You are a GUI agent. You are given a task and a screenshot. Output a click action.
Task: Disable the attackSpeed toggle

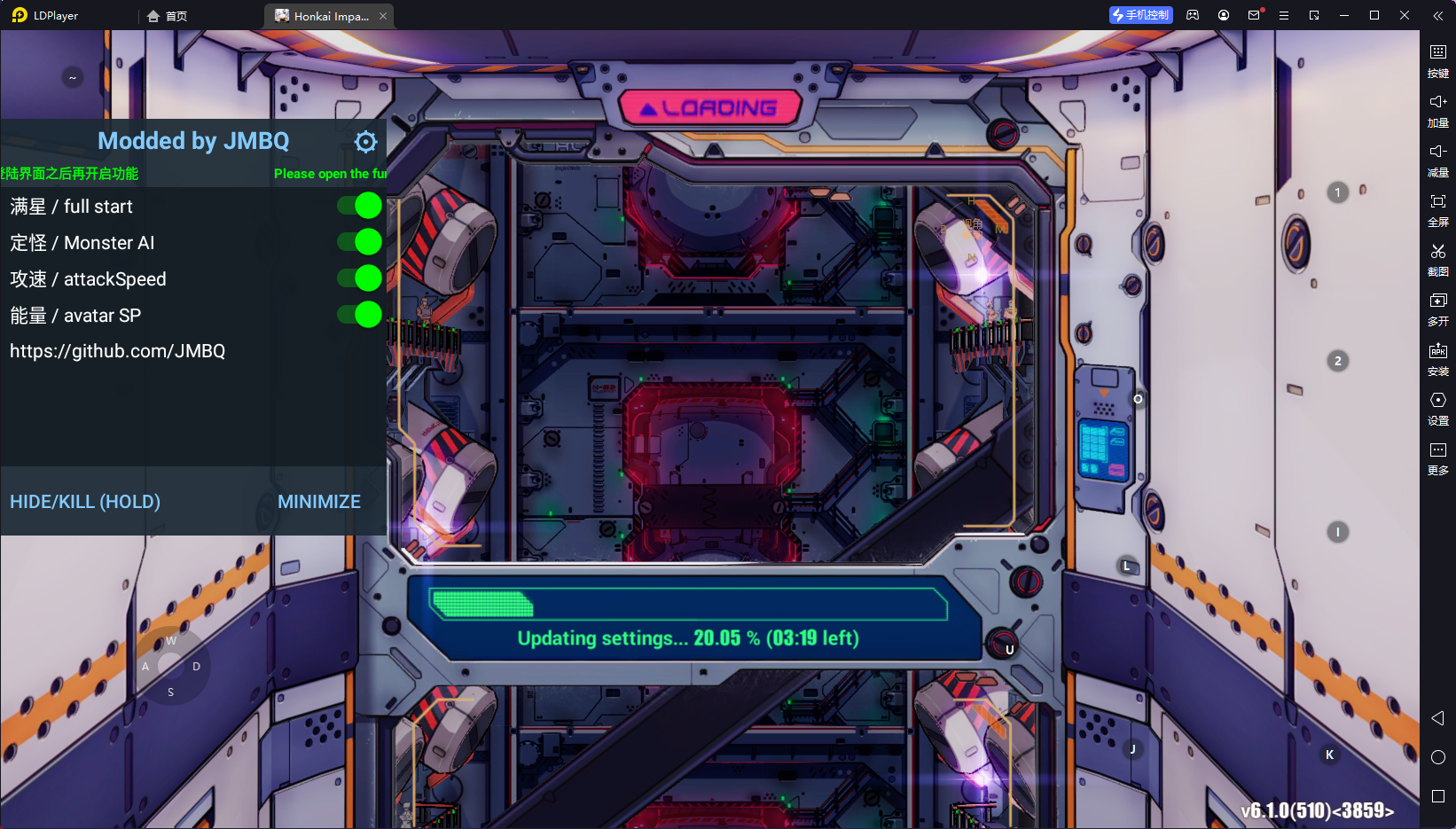(x=359, y=278)
